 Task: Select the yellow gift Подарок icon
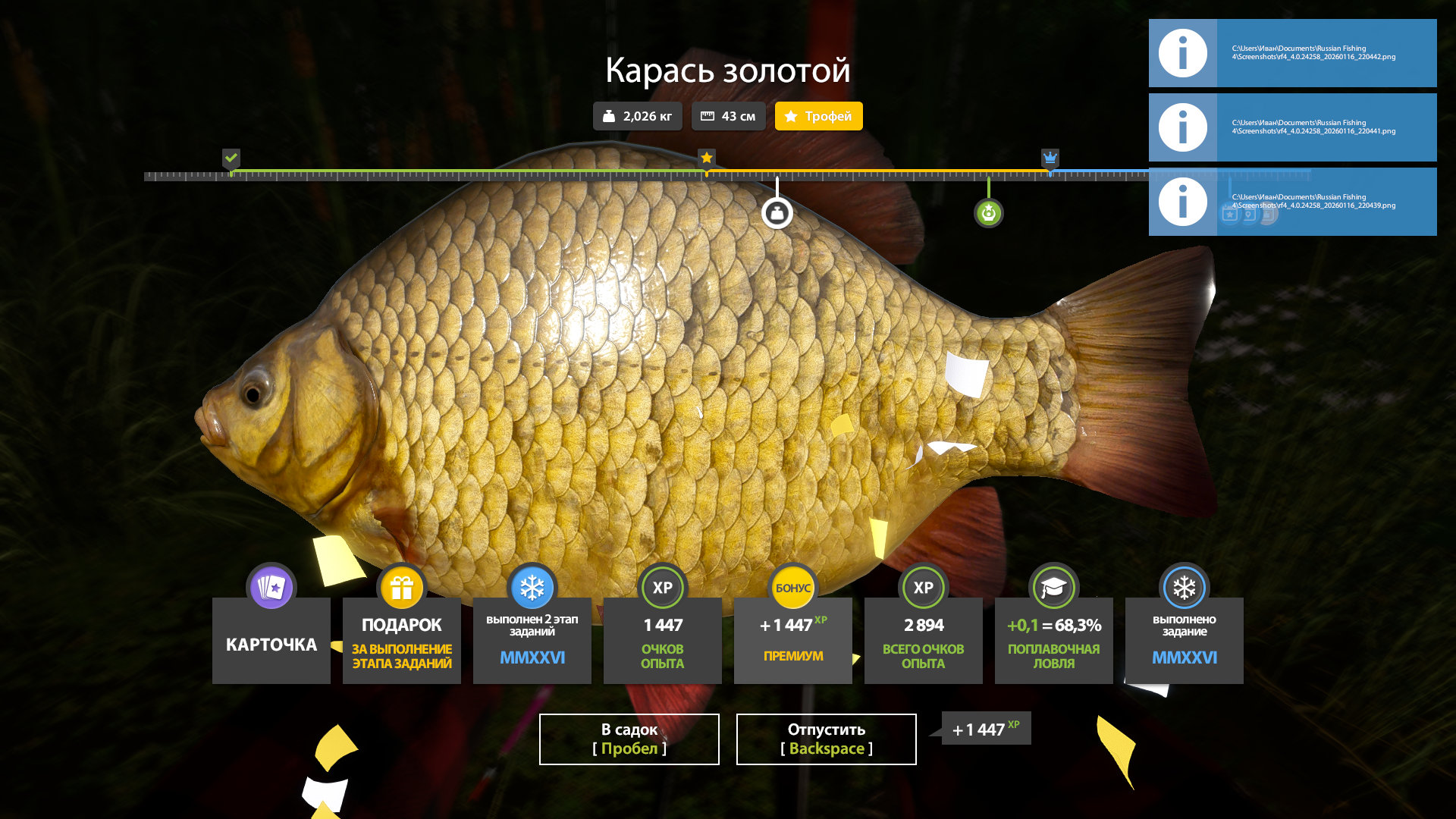point(401,586)
